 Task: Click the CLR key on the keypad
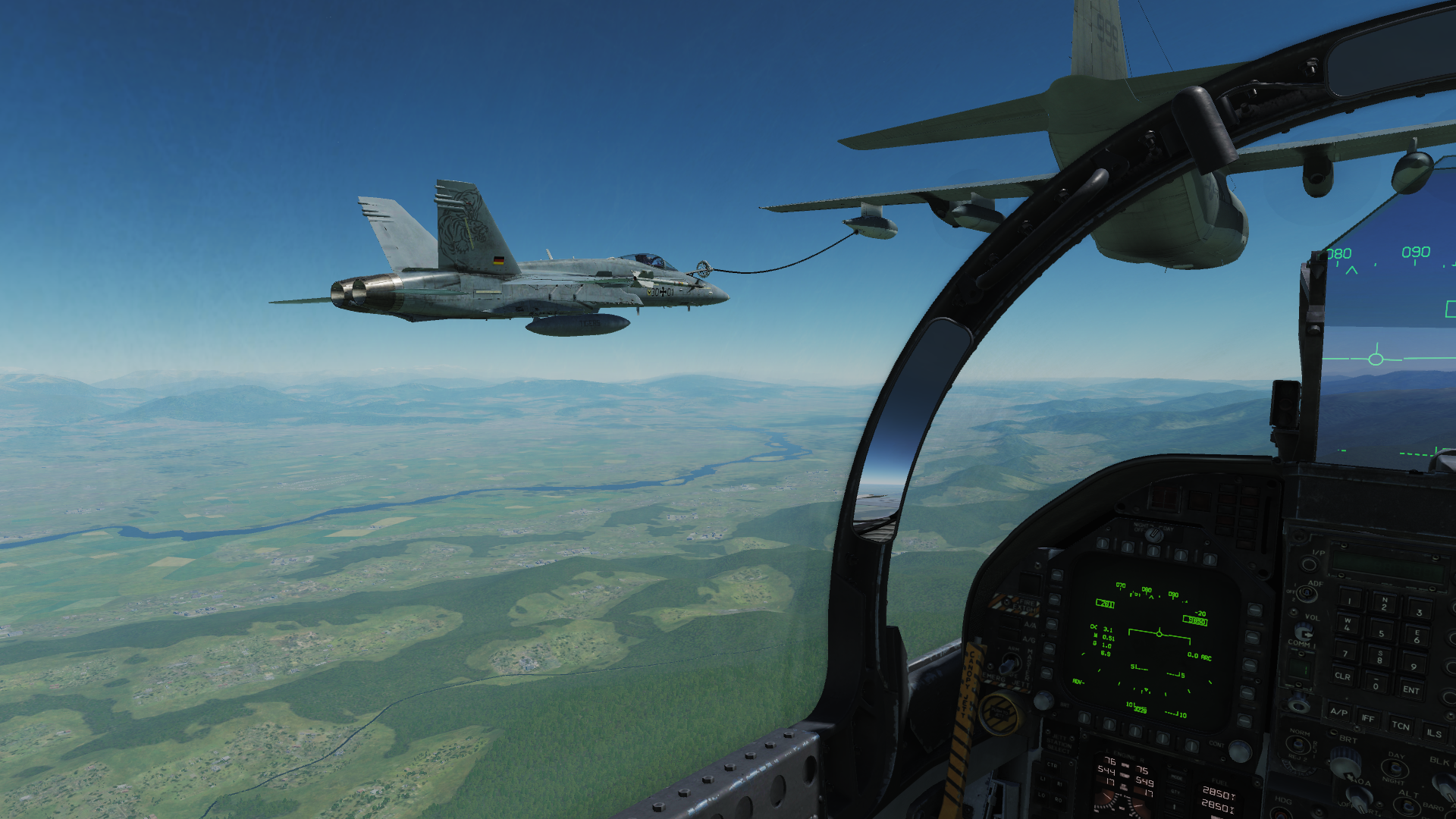pyautogui.click(x=1342, y=675)
